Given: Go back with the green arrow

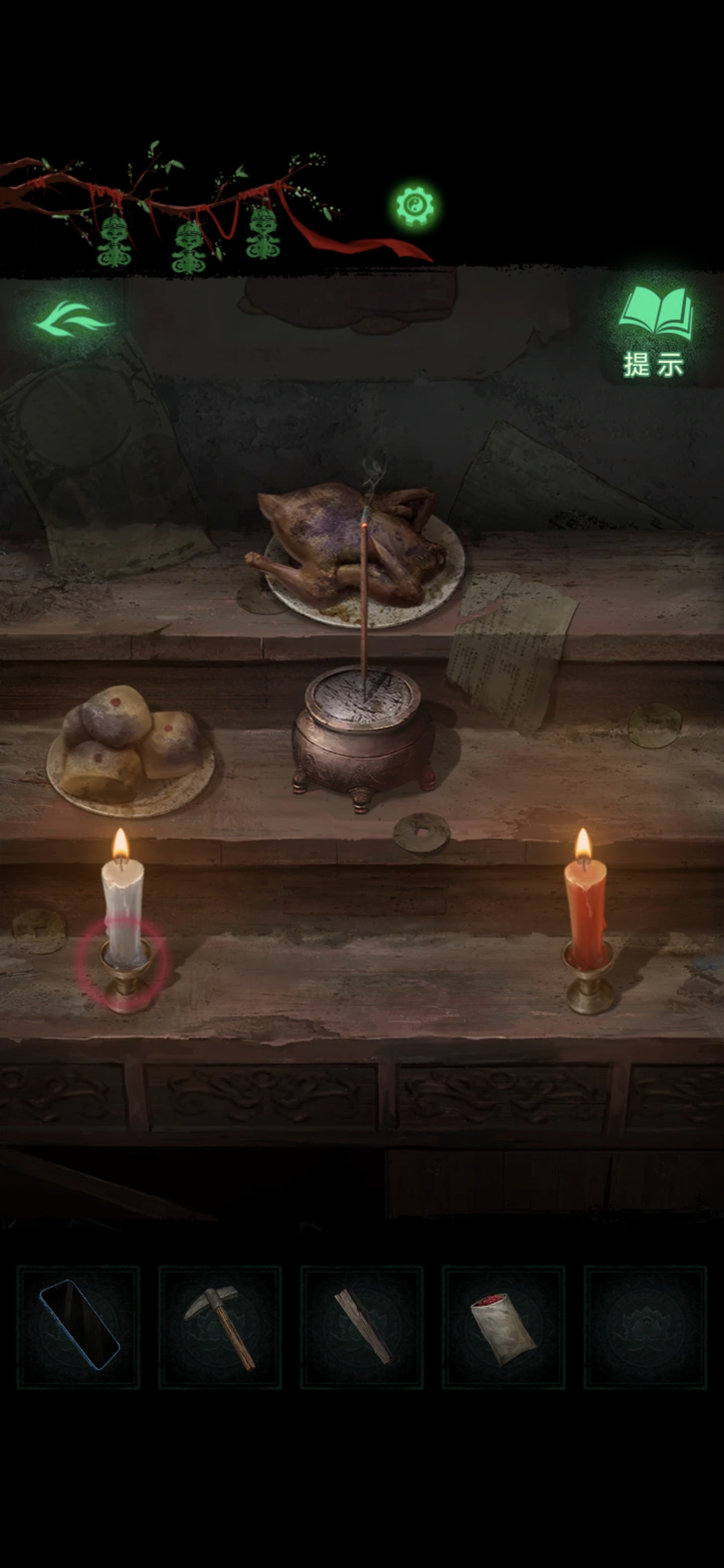Looking at the screenshot, I should pyautogui.click(x=74, y=322).
